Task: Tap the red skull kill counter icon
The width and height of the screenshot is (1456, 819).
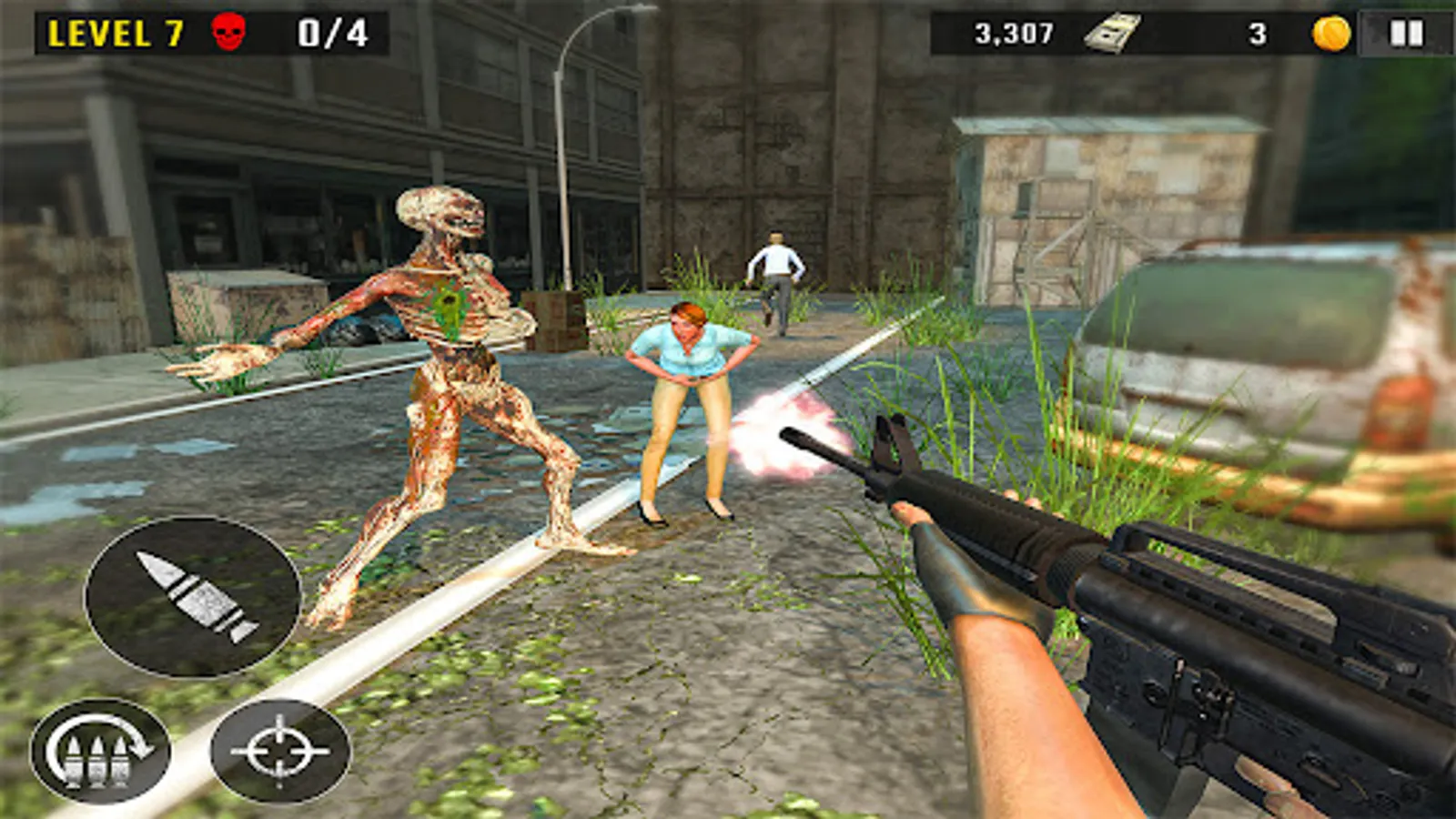Action: pos(230,32)
